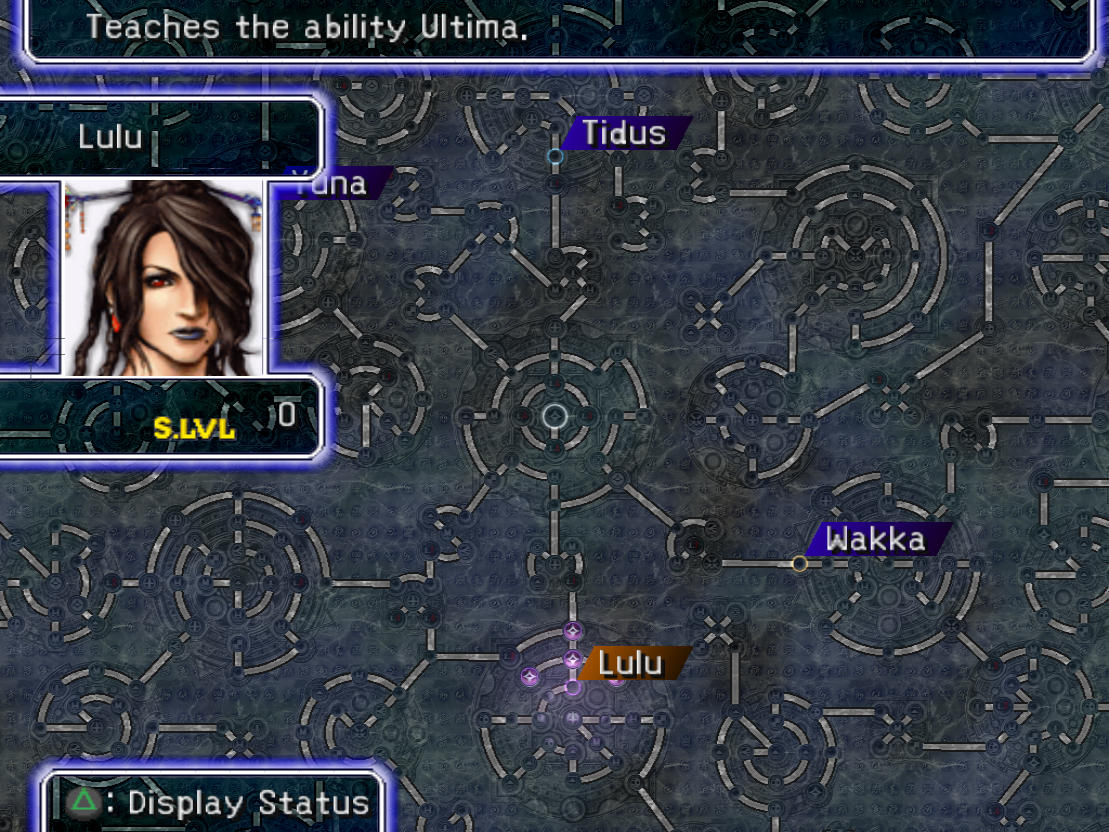Screen dimensions: 1109x832
Task: Click Lulu's character portrait
Action: tap(165, 277)
